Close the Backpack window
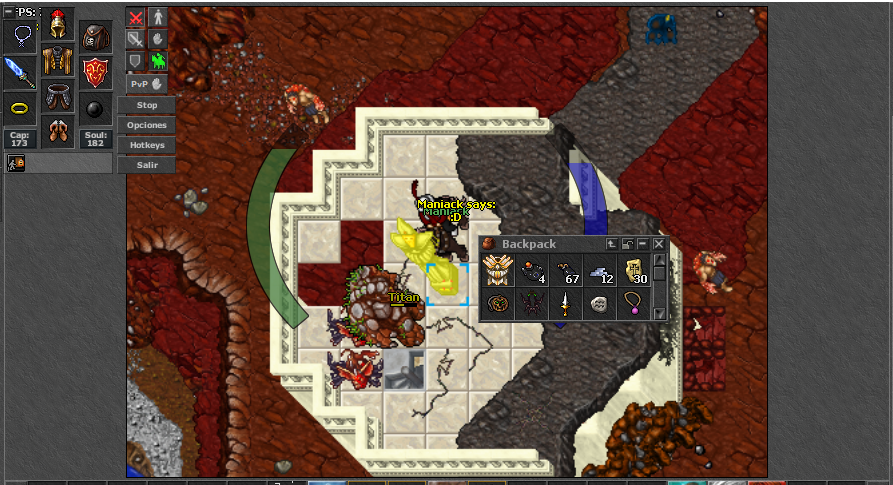This screenshot has width=893, height=485. 659,244
